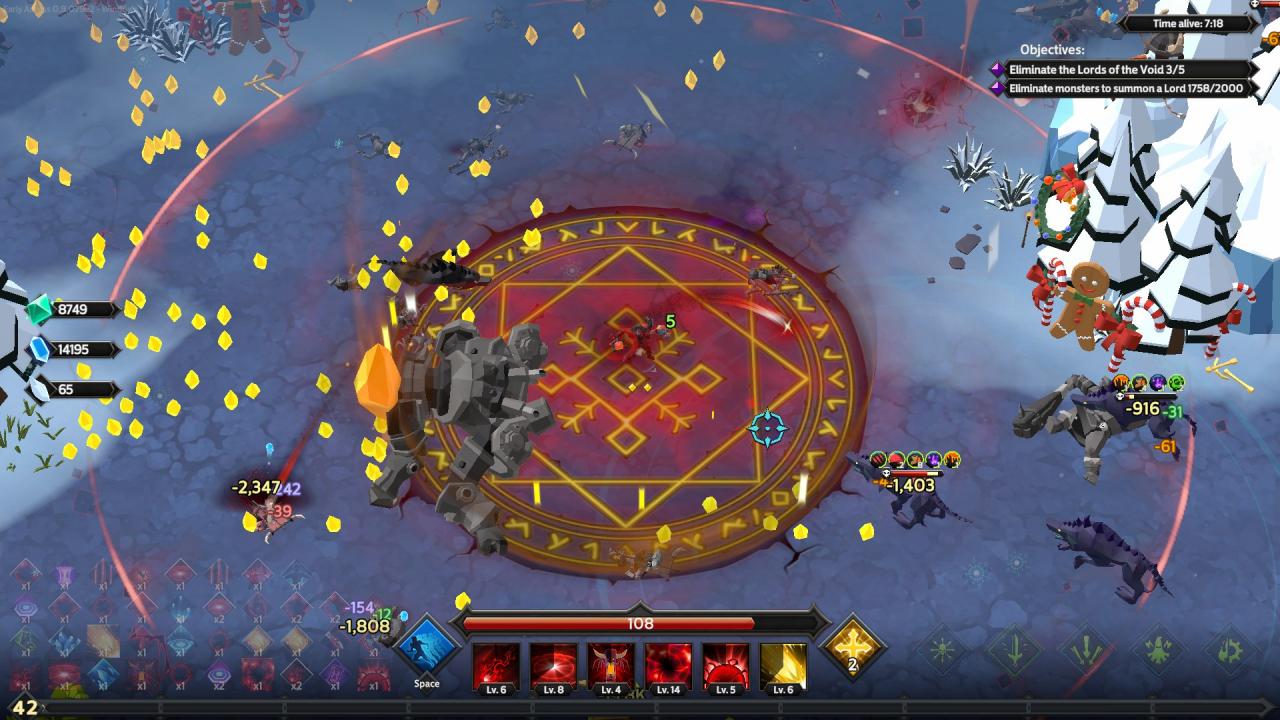Select the Eliminate monsters to summon a Lord objective
Viewport: 1280px width, 720px height.
click(1124, 89)
